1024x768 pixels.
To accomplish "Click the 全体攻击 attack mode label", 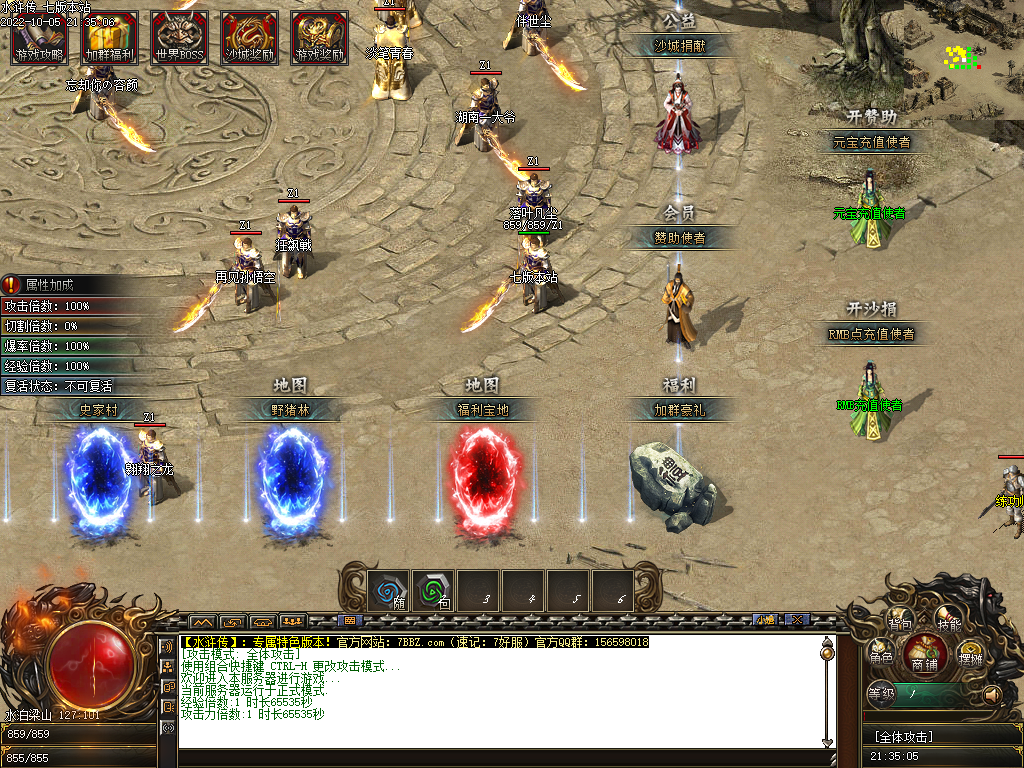I will [x=903, y=737].
